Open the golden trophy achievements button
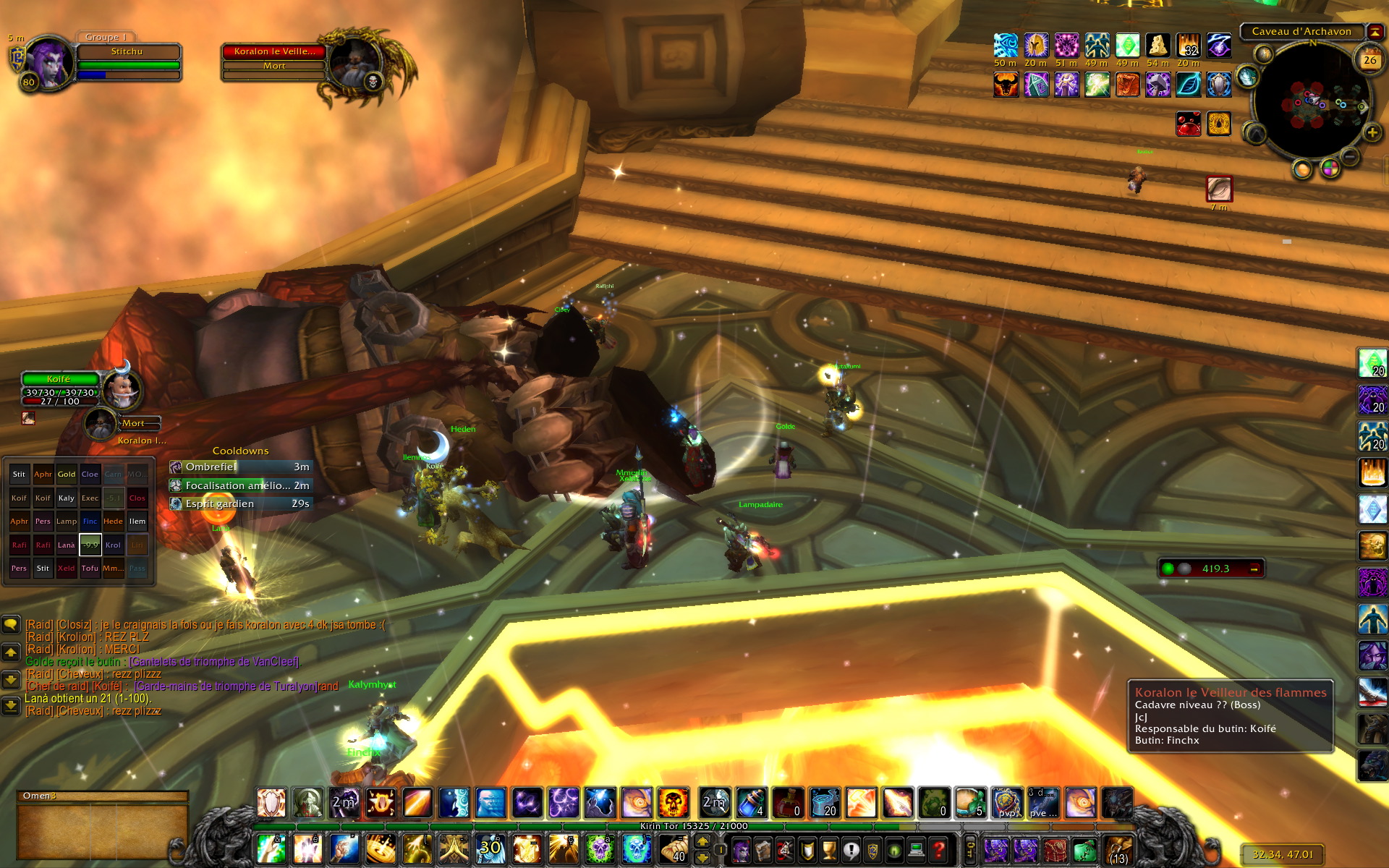Viewport: 1389px width, 868px height. click(830, 849)
